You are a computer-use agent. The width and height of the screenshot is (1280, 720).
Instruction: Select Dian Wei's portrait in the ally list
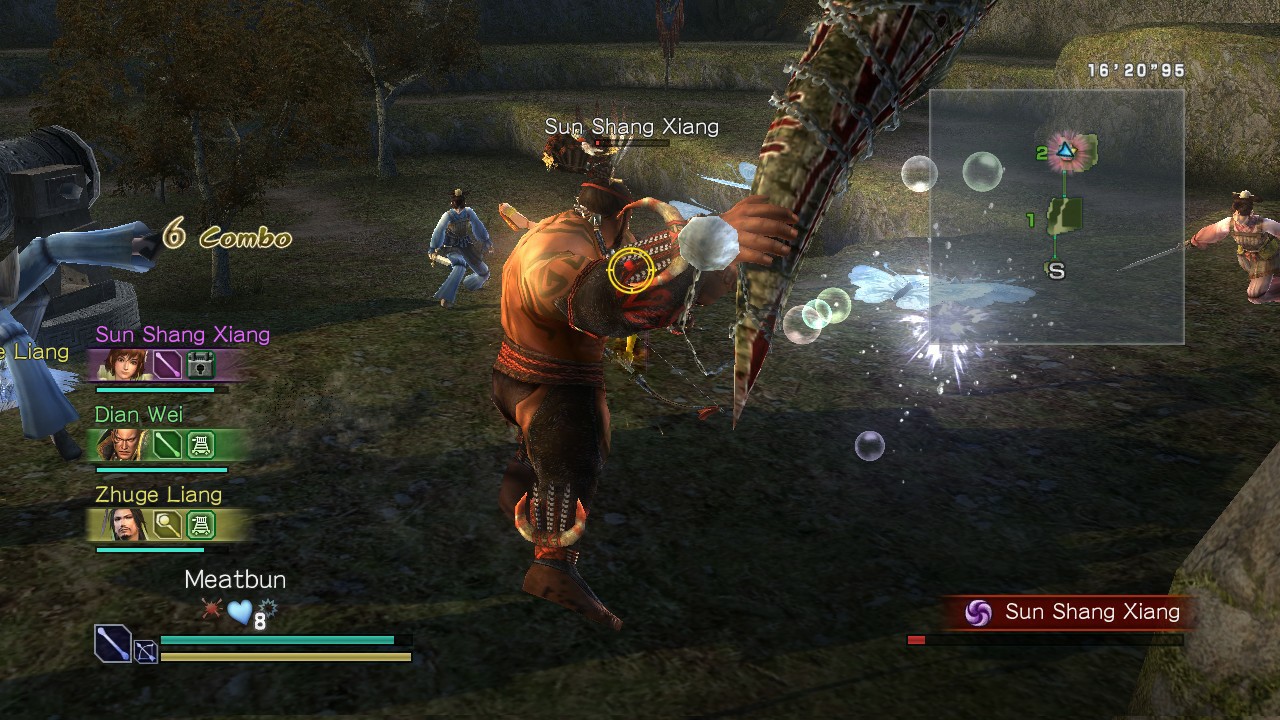[x=122, y=445]
